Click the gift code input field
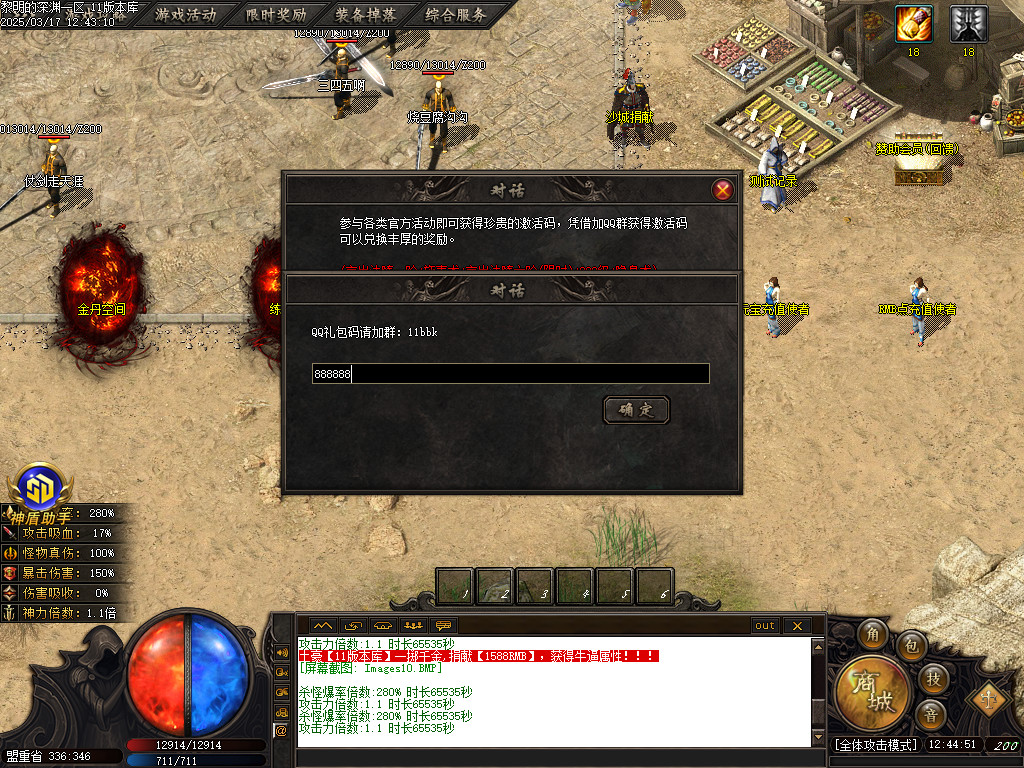Screen dimensions: 1024x768 click(510, 374)
